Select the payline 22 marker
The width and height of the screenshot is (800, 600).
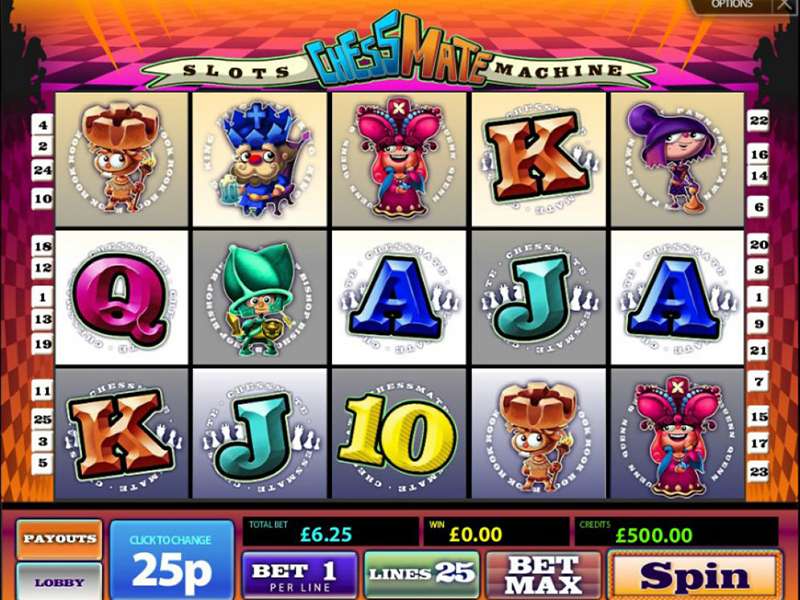tap(757, 120)
